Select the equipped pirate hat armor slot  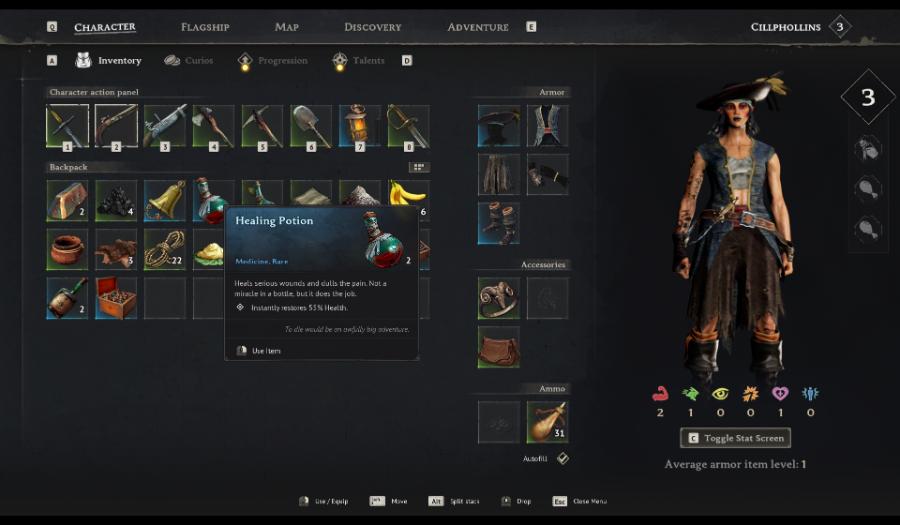tap(498, 126)
